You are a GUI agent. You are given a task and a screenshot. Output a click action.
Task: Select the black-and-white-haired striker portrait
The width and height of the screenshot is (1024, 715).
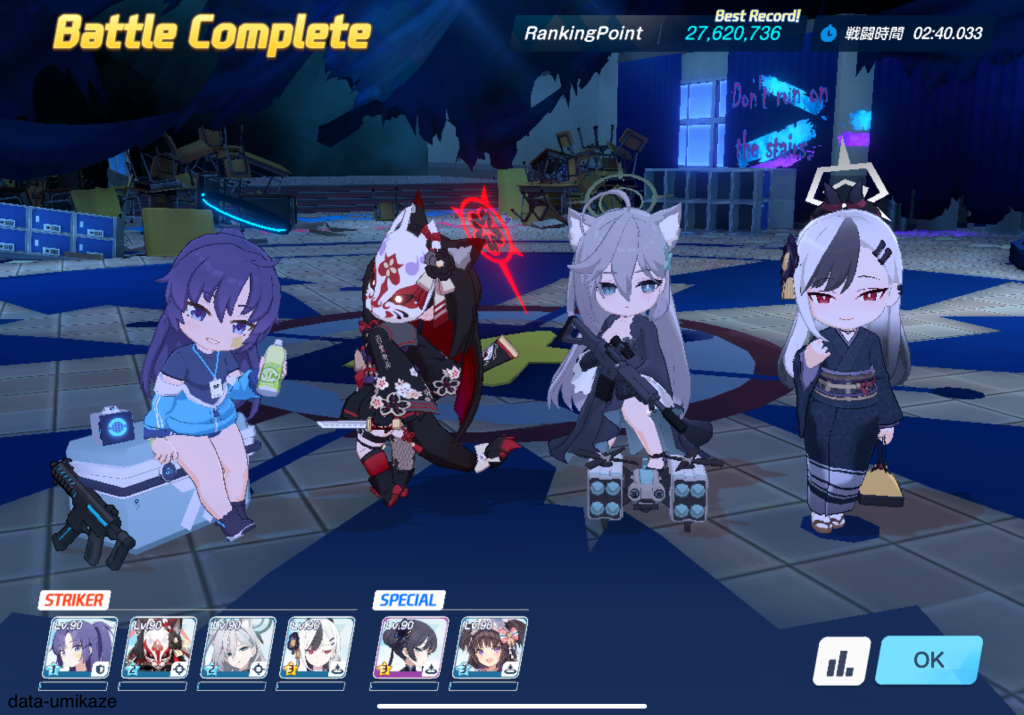319,645
